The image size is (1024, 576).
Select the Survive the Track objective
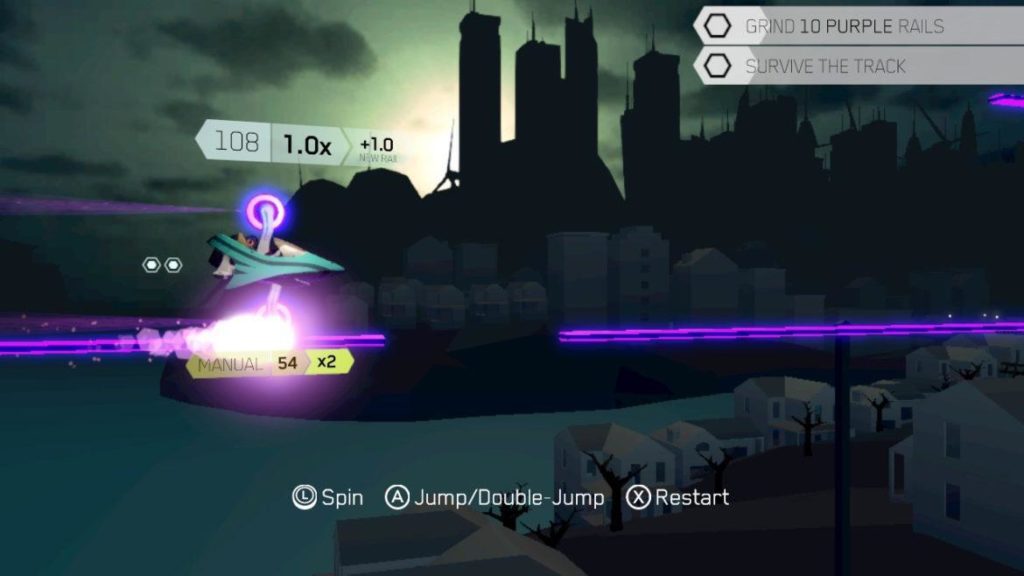pos(824,67)
